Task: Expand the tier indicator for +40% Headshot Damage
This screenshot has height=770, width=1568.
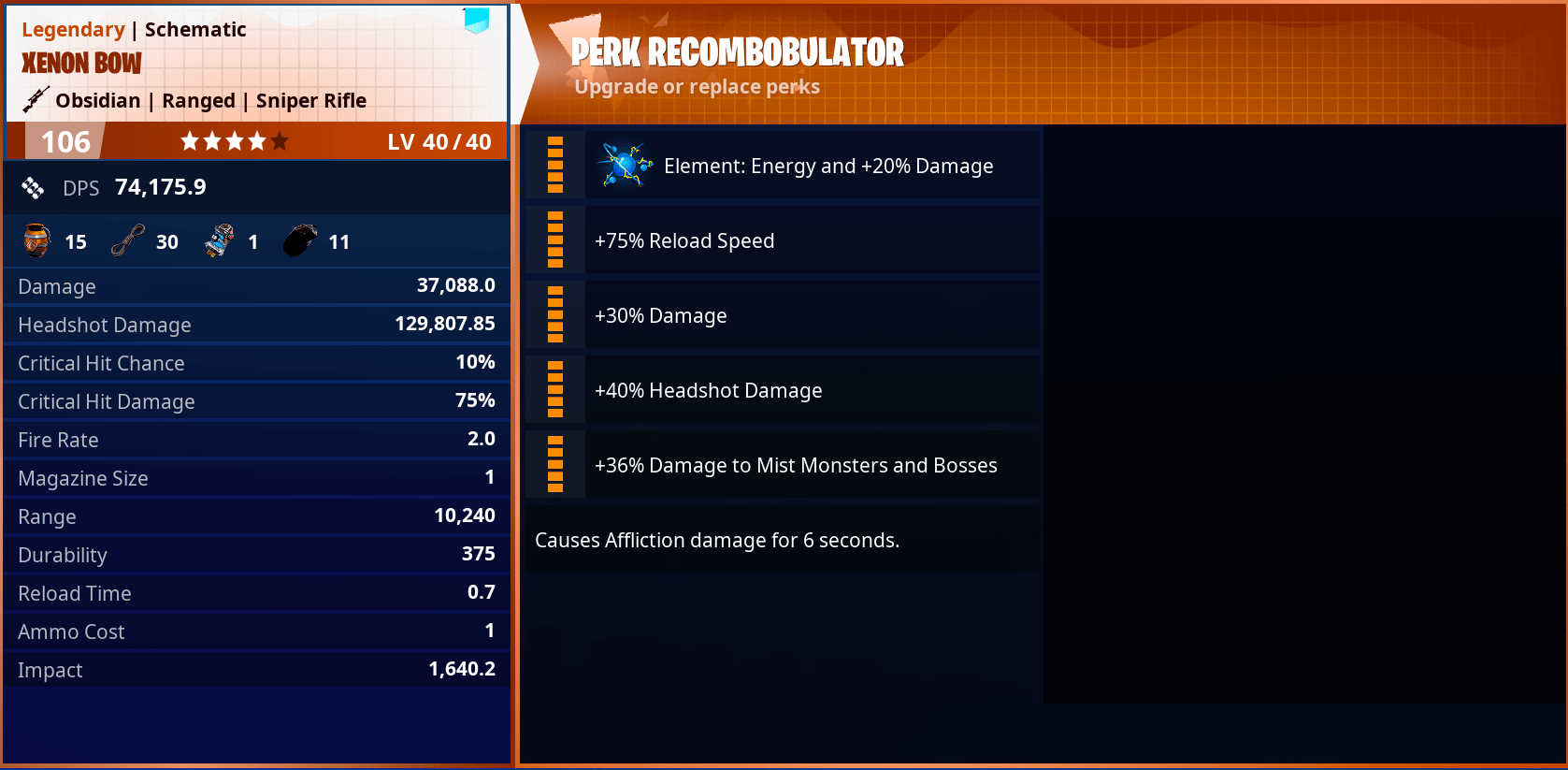Action: click(x=554, y=389)
